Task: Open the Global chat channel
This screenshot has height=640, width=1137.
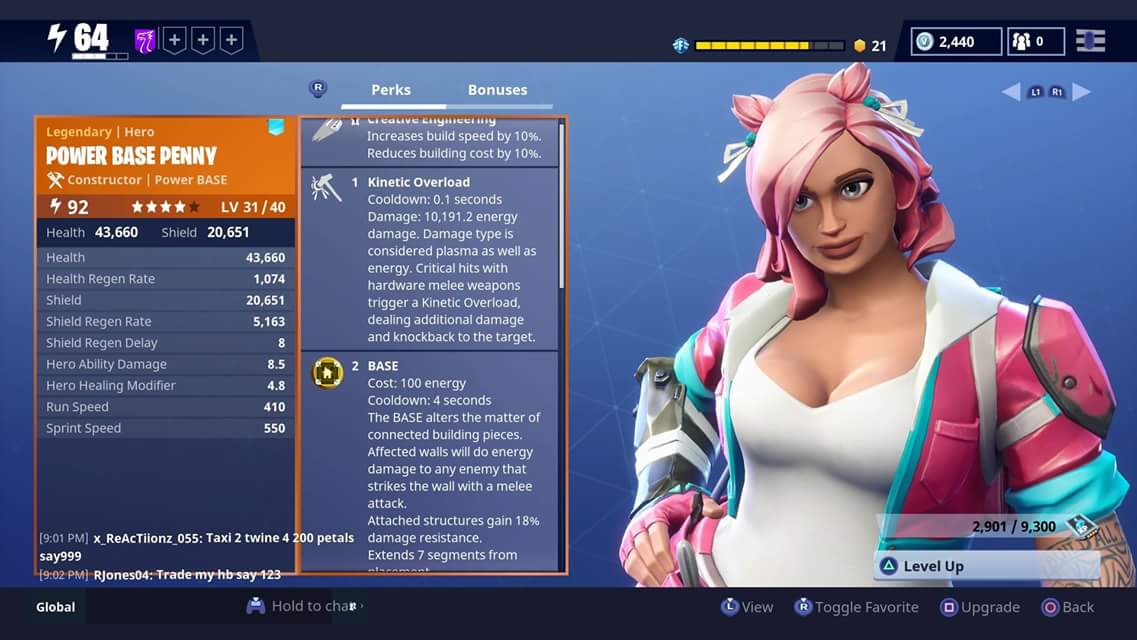Action: pyautogui.click(x=56, y=607)
